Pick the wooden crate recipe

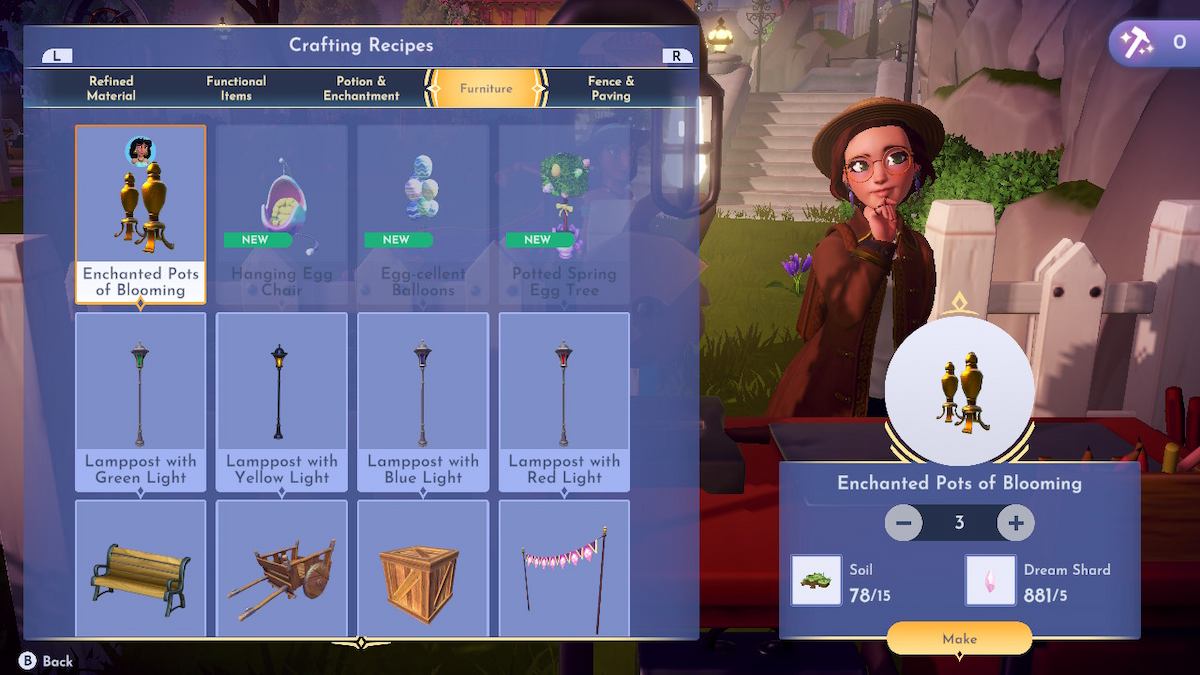point(423,568)
